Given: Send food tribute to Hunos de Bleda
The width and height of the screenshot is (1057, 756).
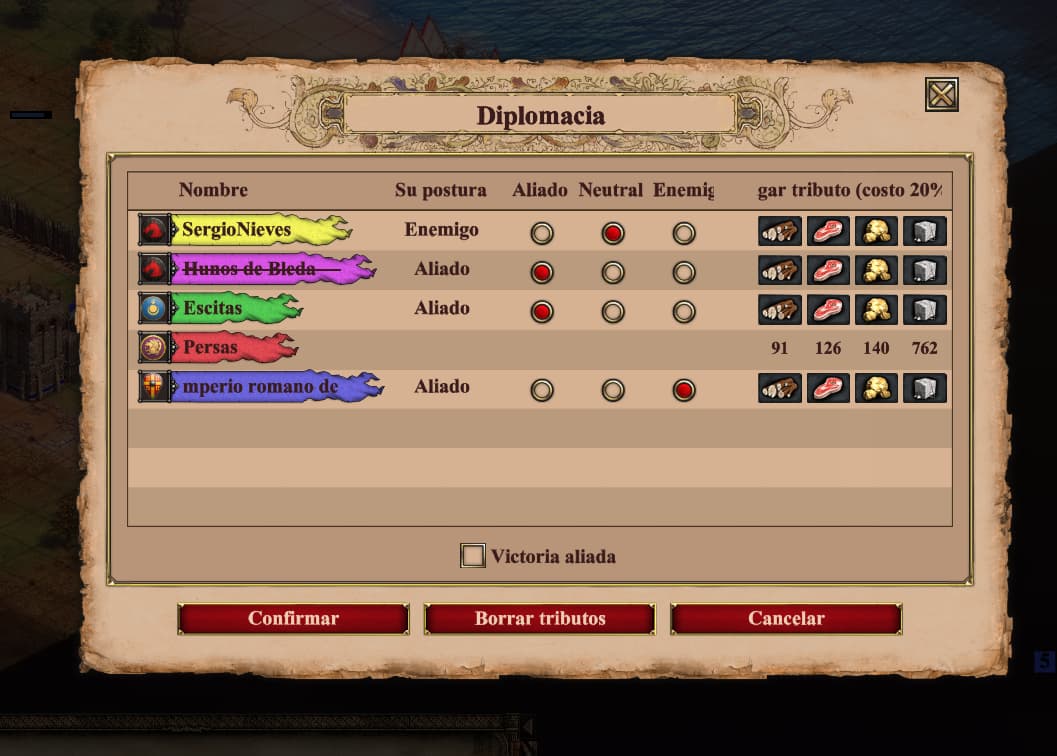Looking at the screenshot, I should pyautogui.click(x=828, y=271).
